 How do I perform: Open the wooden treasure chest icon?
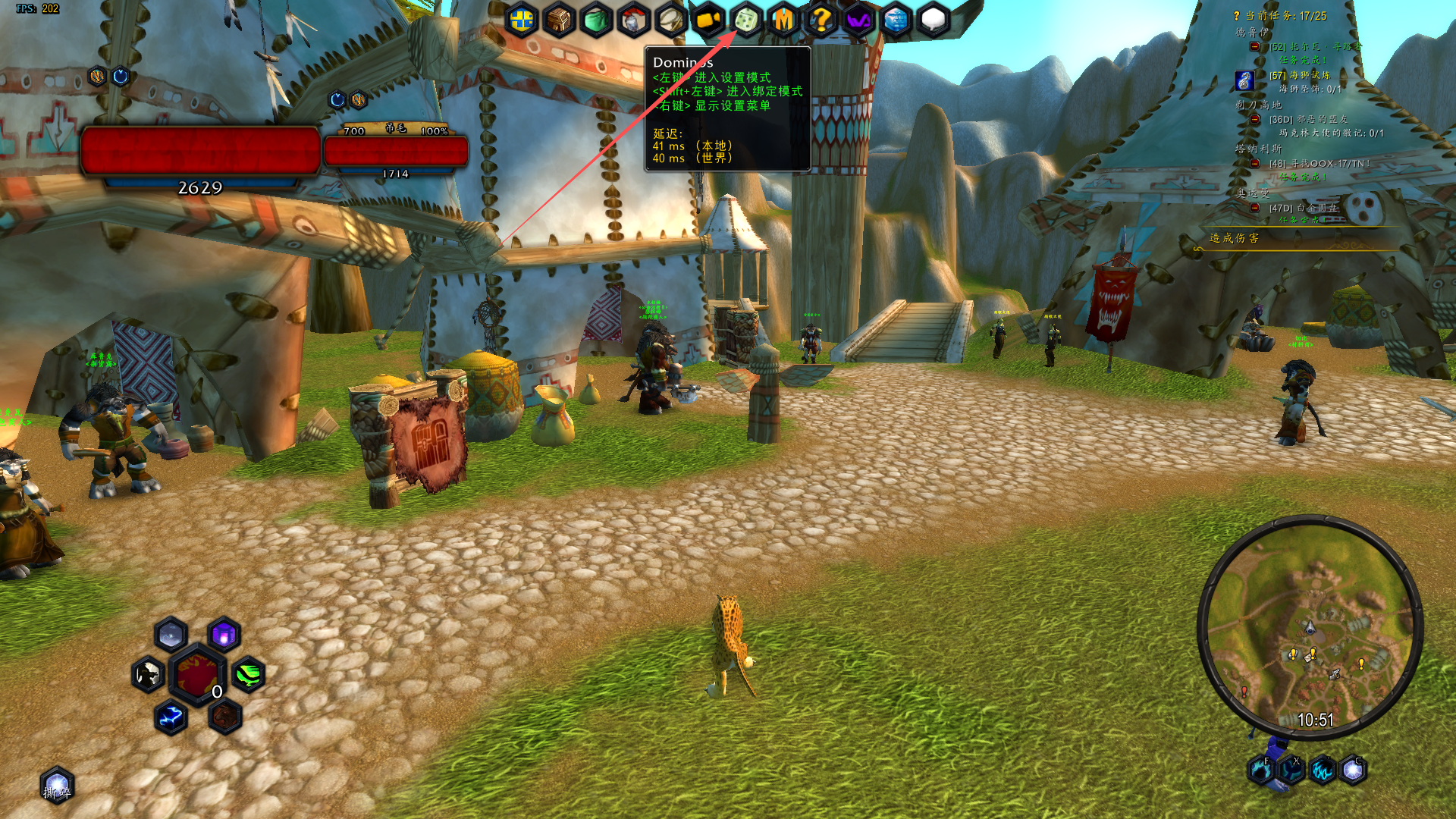pyautogui.click(x=560, y=20)
